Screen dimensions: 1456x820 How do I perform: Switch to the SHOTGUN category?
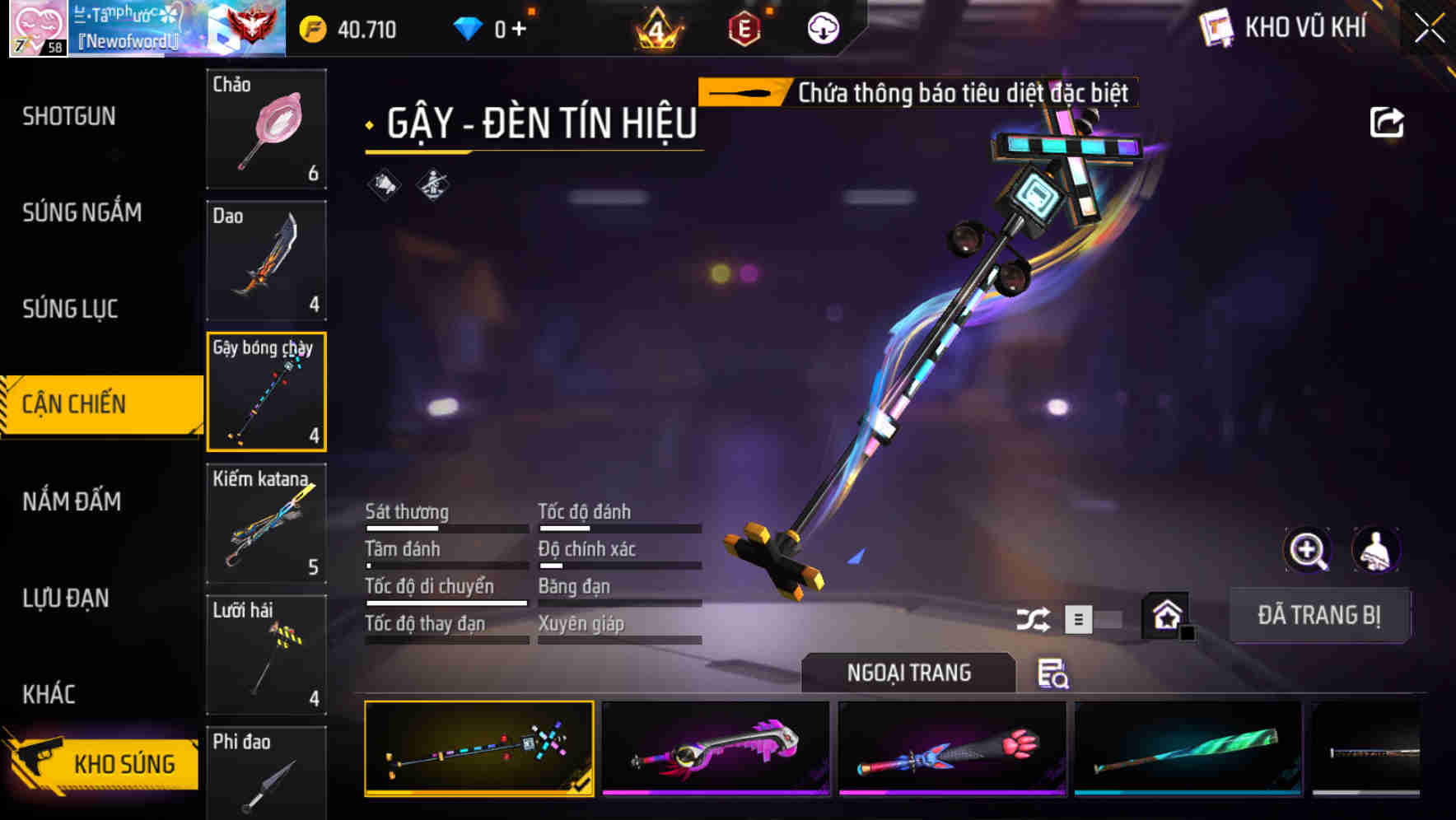pyautogui.click(x=69, y=116)
